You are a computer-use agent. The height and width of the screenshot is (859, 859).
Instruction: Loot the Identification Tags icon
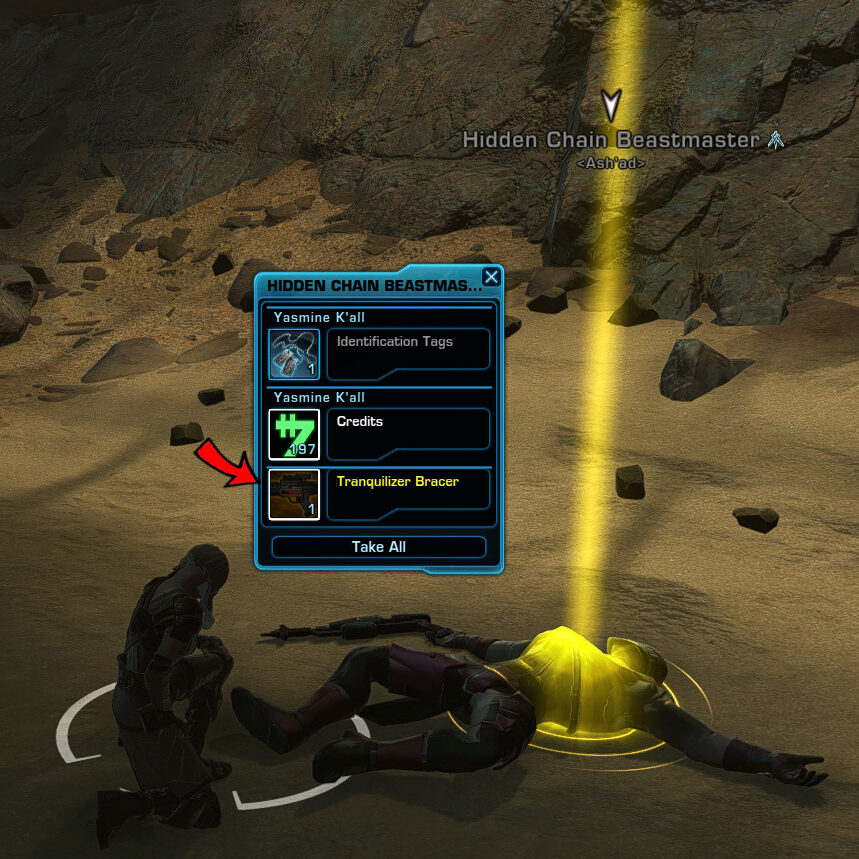click(294, 354)
